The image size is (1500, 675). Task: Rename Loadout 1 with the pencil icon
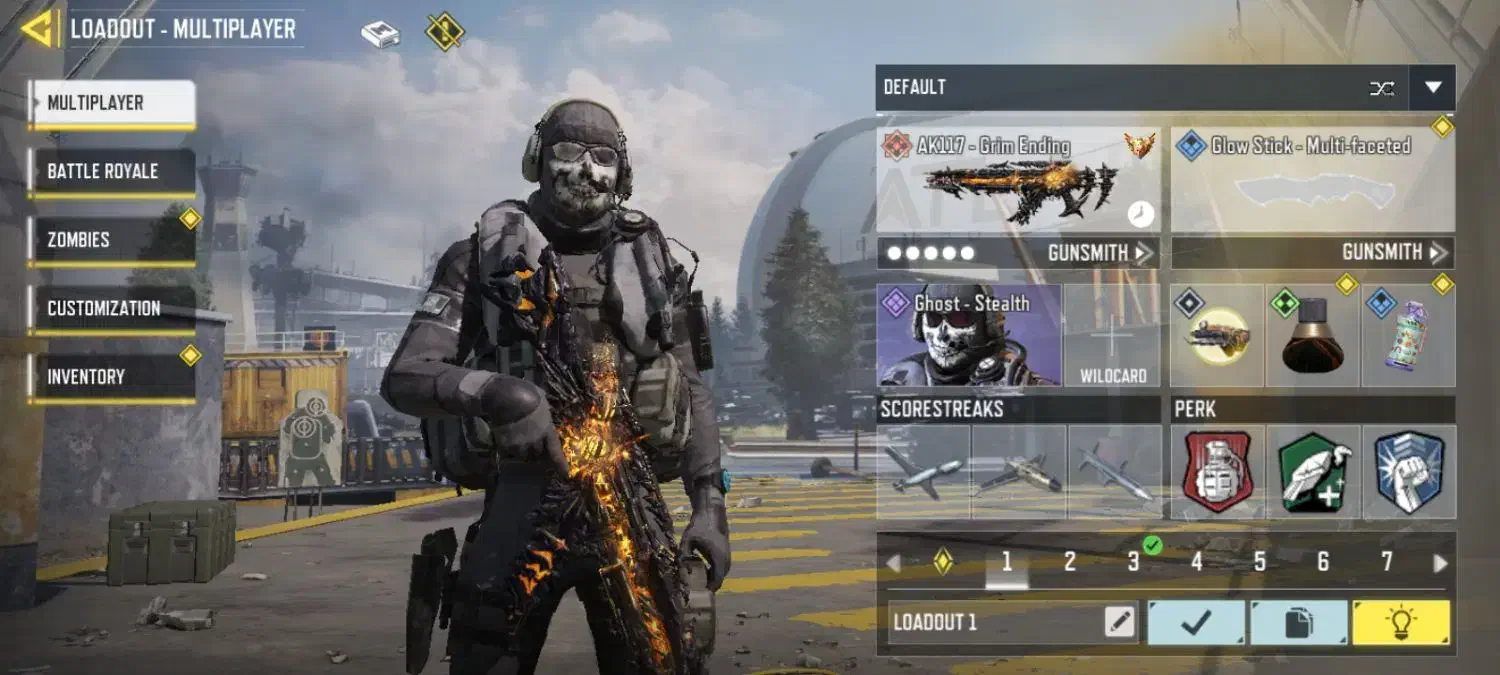tap(1120, 623)
